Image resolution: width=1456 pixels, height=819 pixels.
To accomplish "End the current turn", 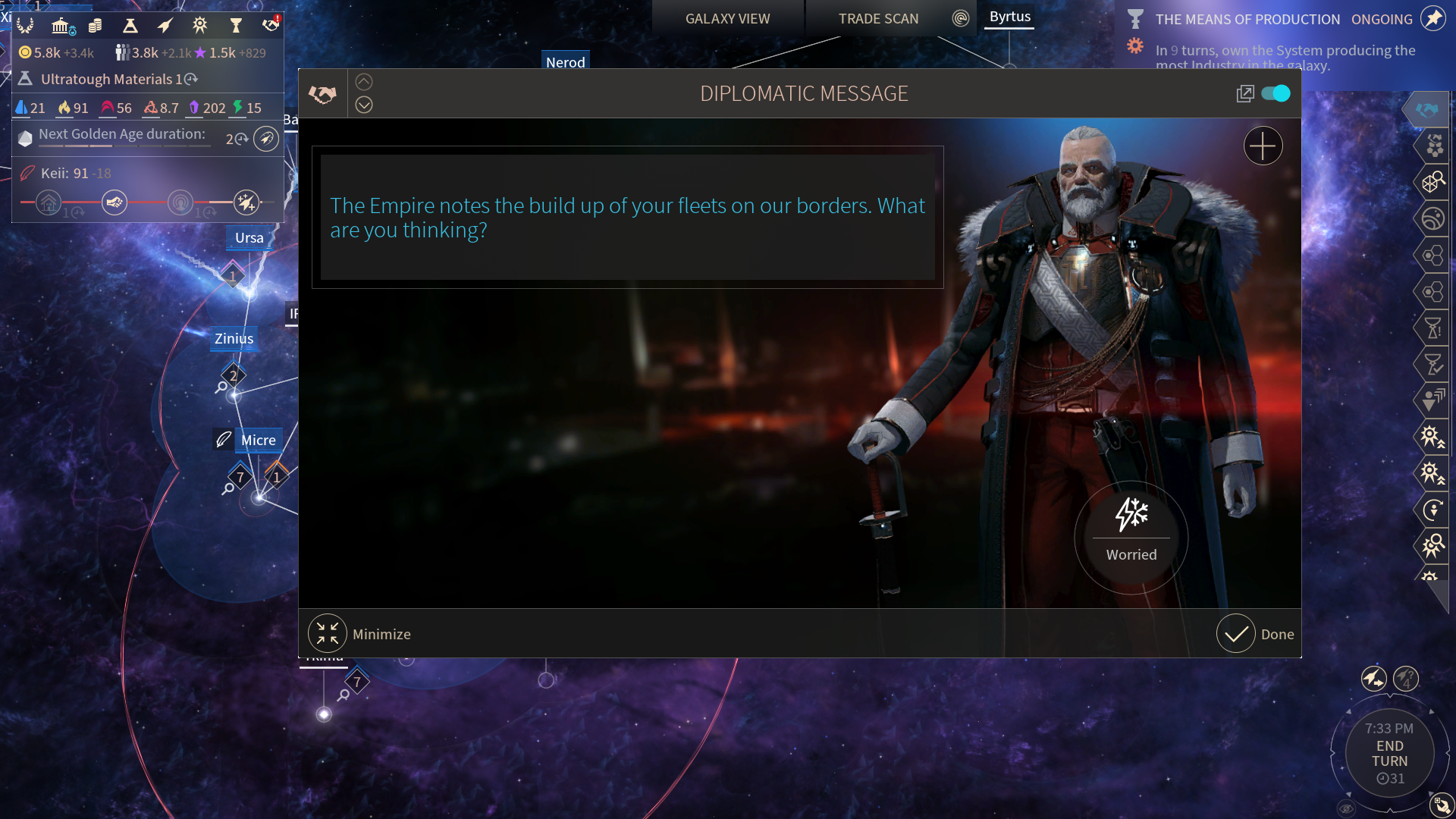I will point(1389,754).
